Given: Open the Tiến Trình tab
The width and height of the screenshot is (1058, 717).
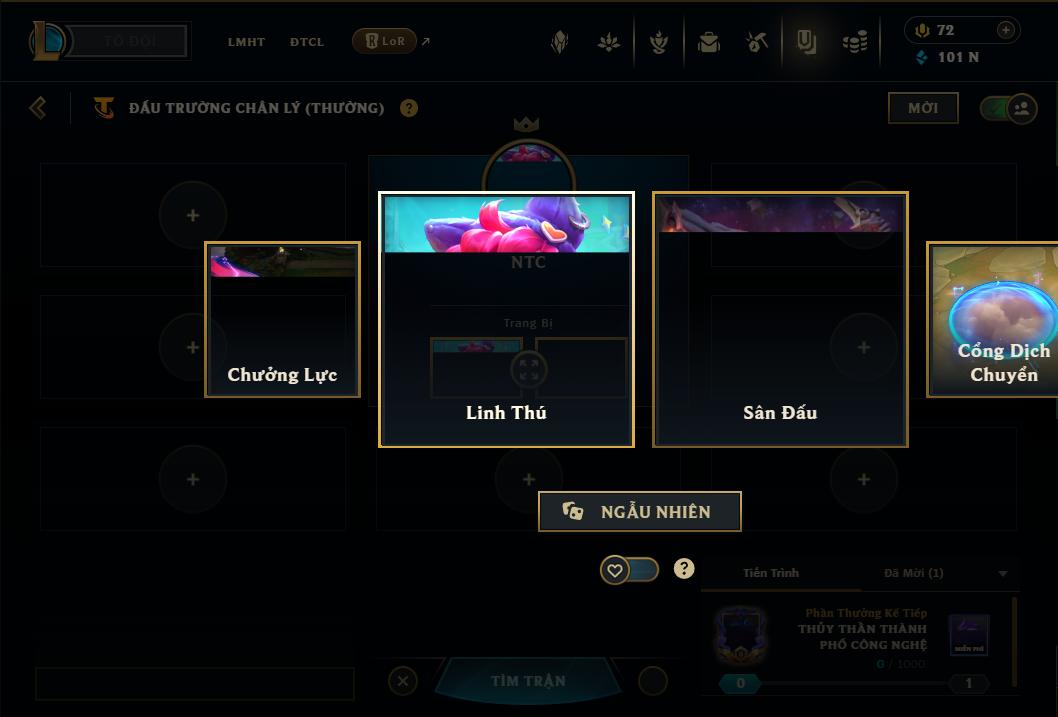Looking at the screenshot, I should point(771,573).
